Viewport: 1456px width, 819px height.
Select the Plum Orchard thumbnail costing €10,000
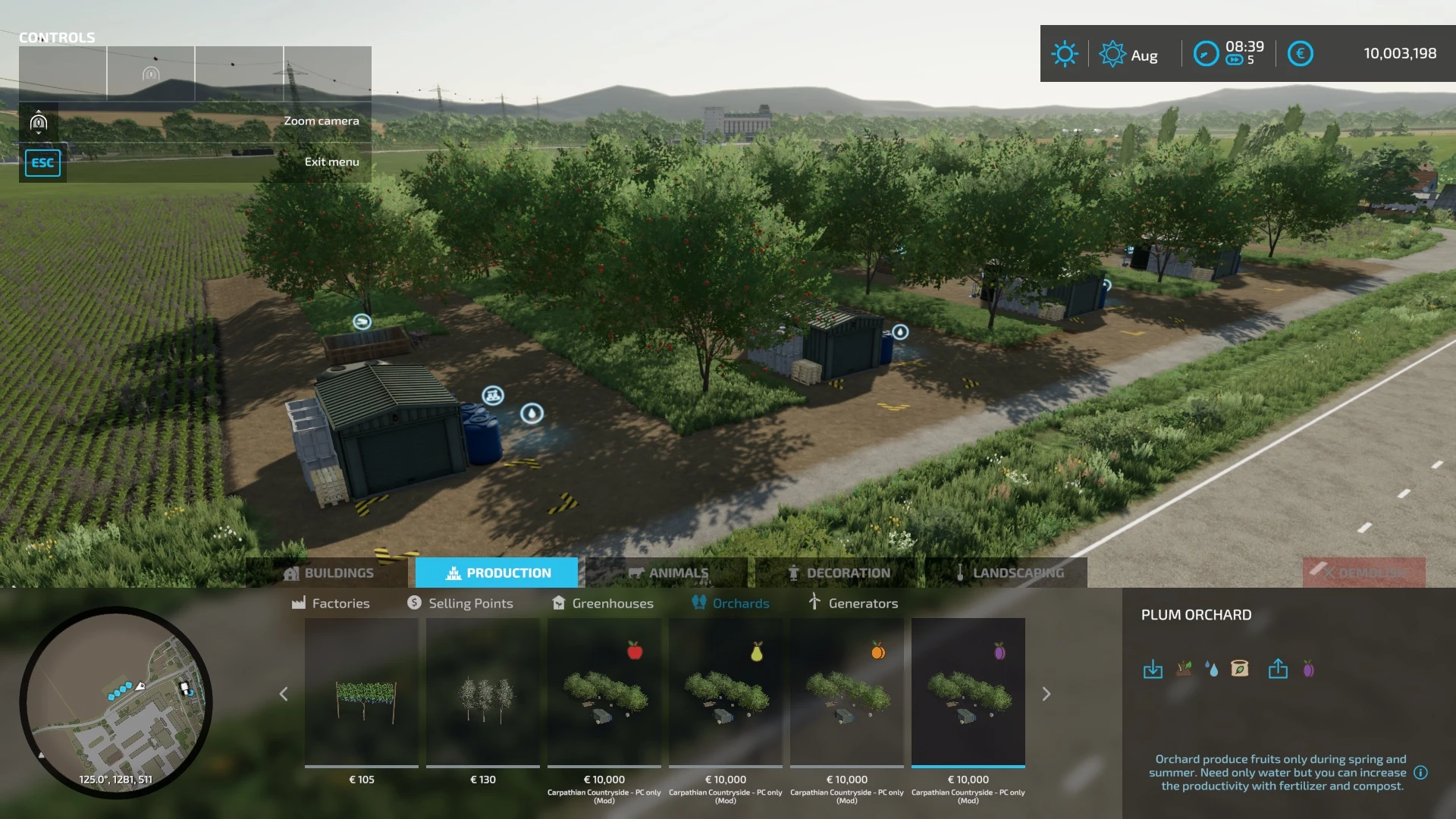[968, 694]
